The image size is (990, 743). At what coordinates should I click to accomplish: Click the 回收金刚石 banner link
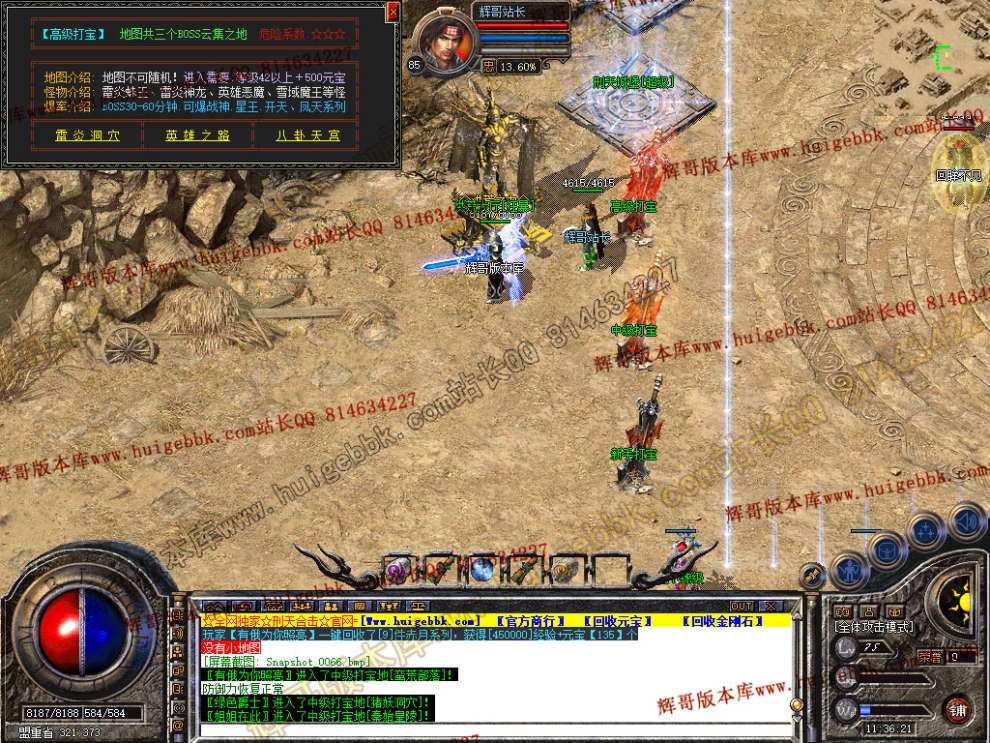pyautogui.click(x=726, y=621)
